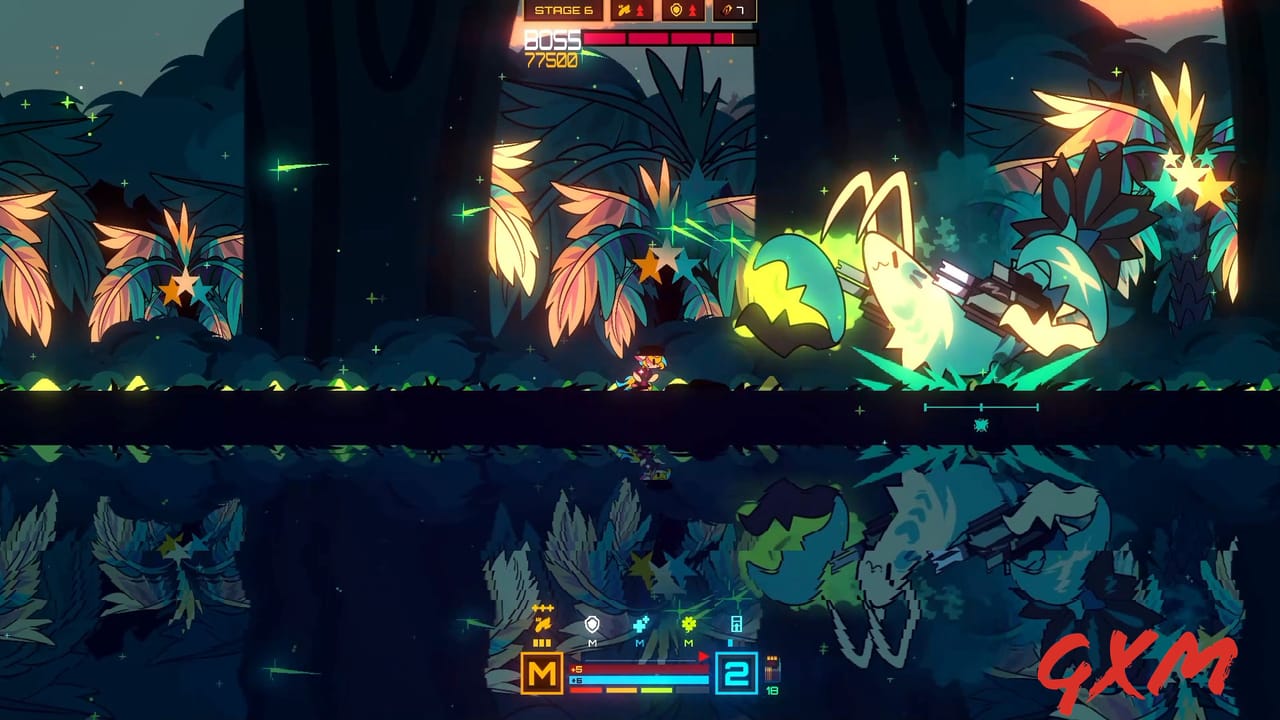Toggle the three orange ammo pips
The width and height of the screenshot is (1280, 720).
(x=541, y=642)
